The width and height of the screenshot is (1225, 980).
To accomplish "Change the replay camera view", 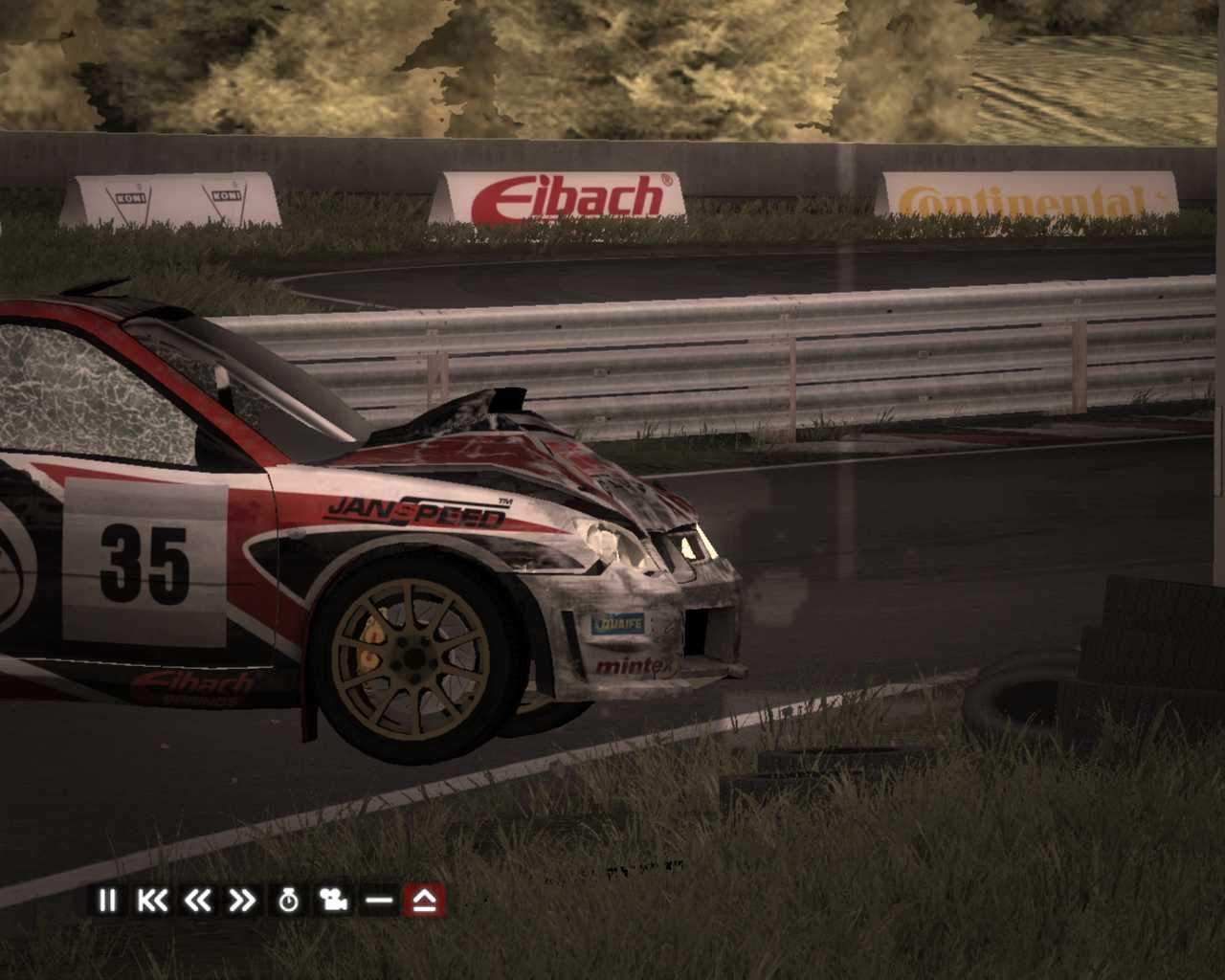I will tap(334, 901).
